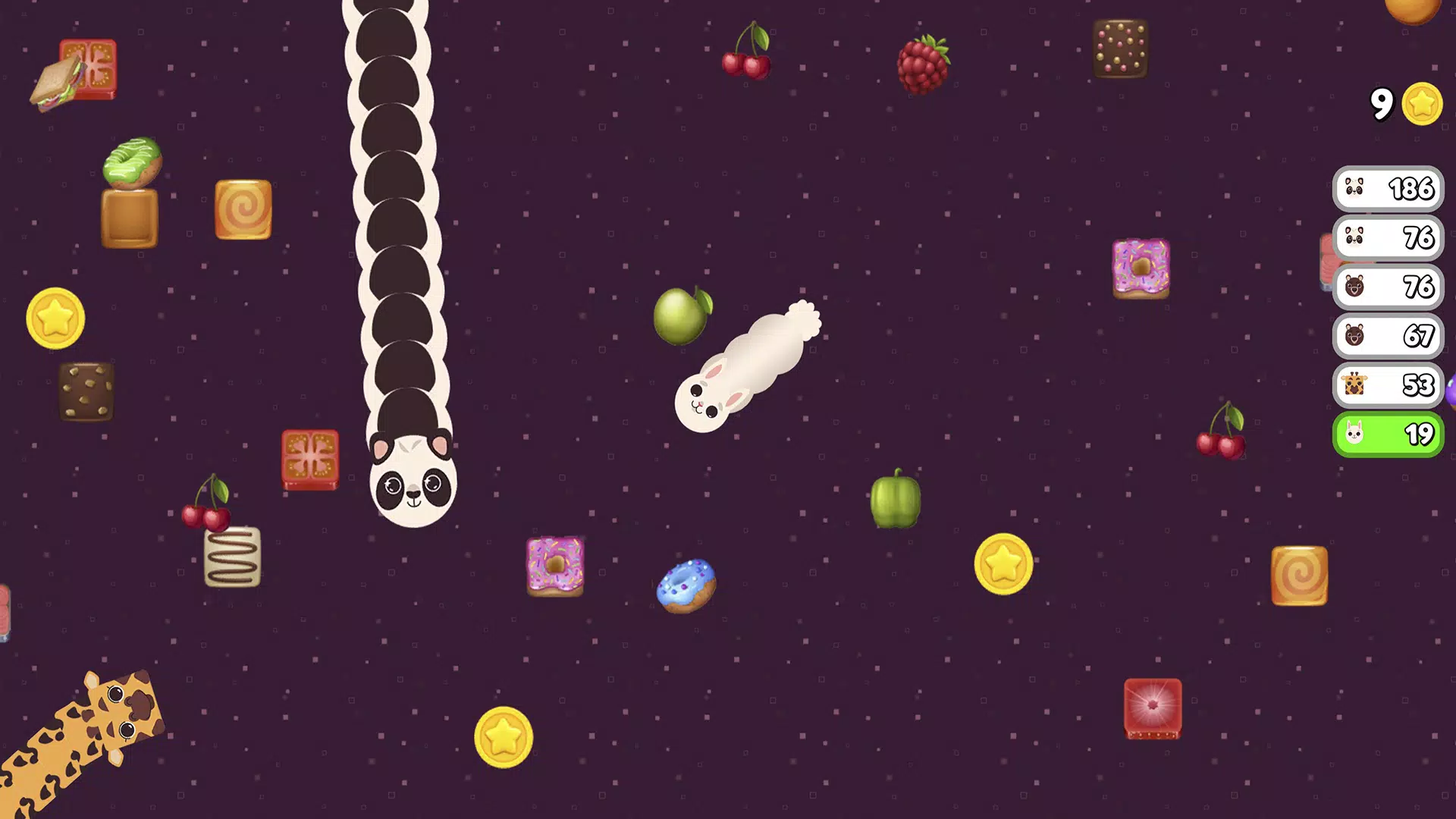The image size is (1456, 819).
Task: Click the raspberry at the top of the screen
Action: [924, 64]
